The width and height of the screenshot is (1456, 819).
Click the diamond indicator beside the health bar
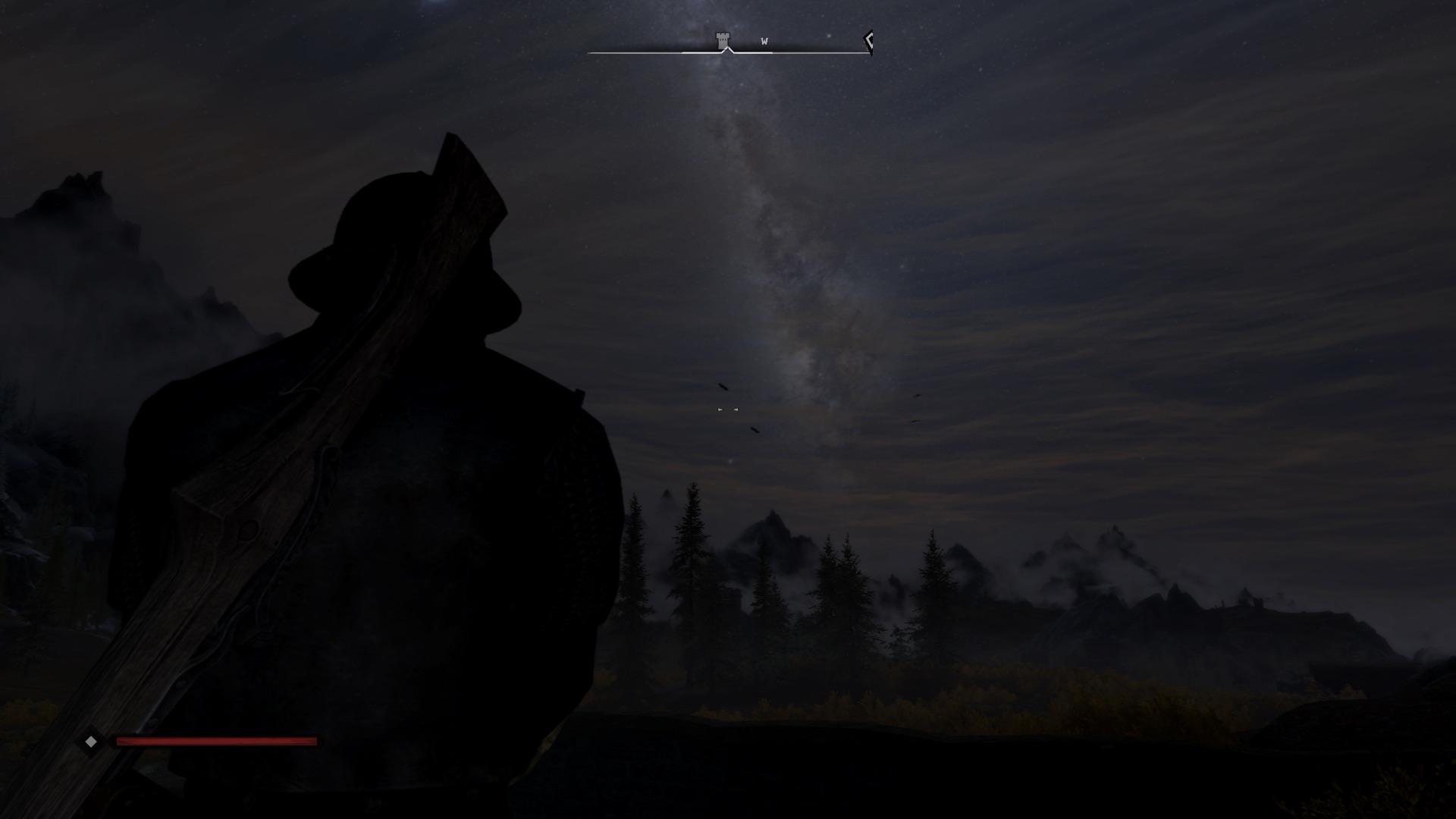point(92,742)
